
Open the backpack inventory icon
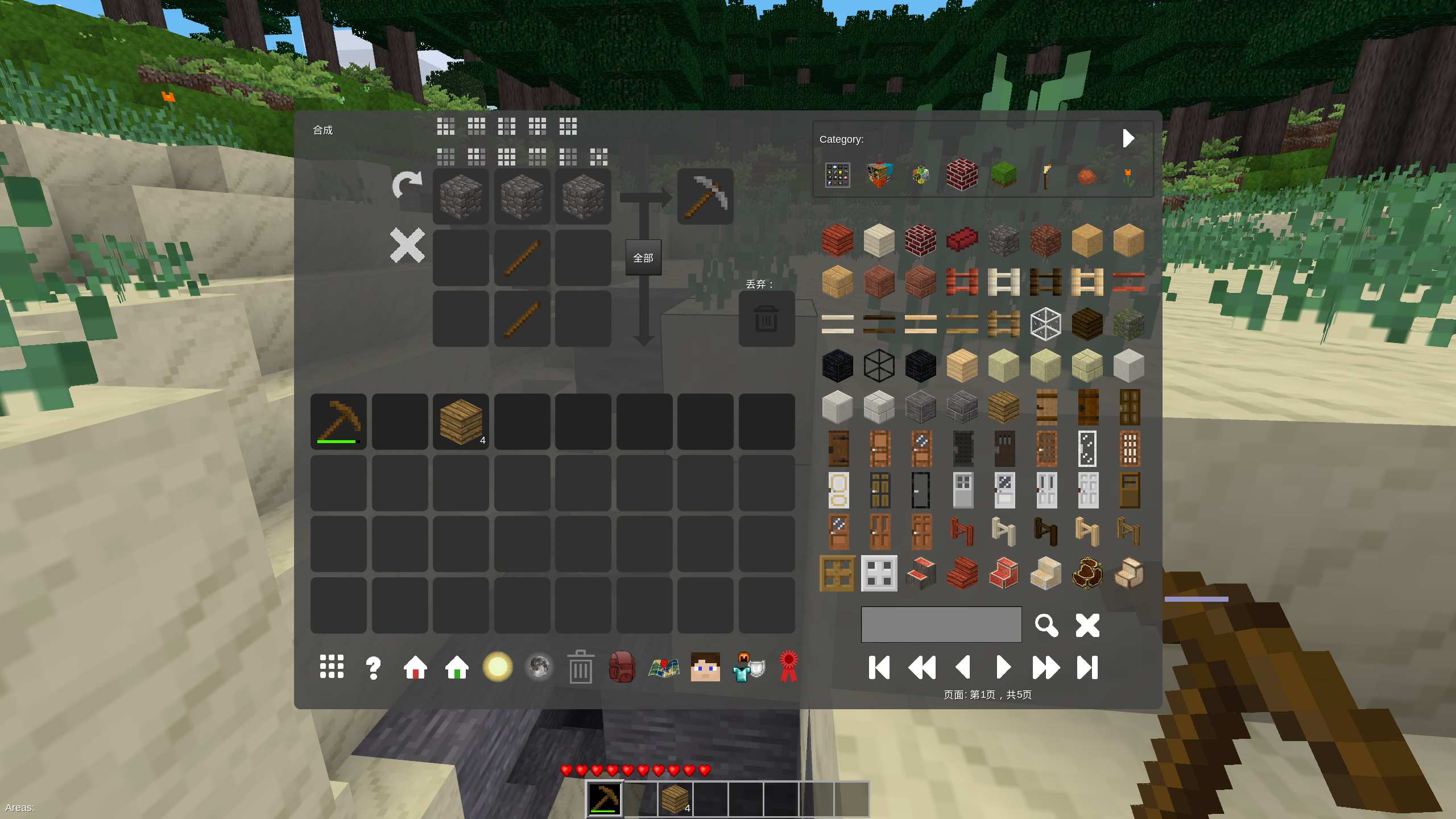coord(622,667)
